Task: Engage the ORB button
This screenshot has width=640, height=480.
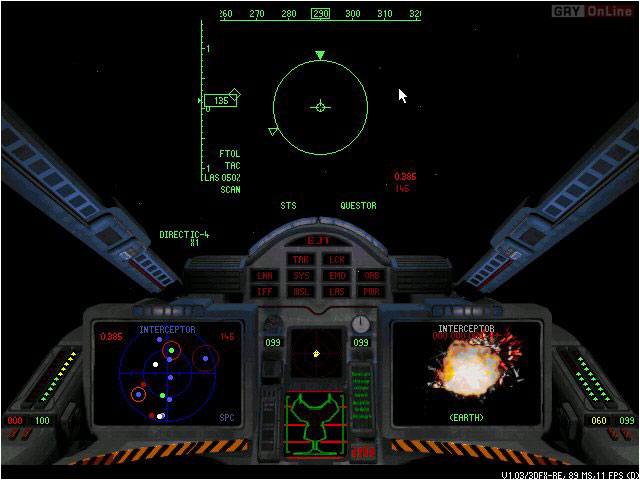Action: click(x=371, y=275)
